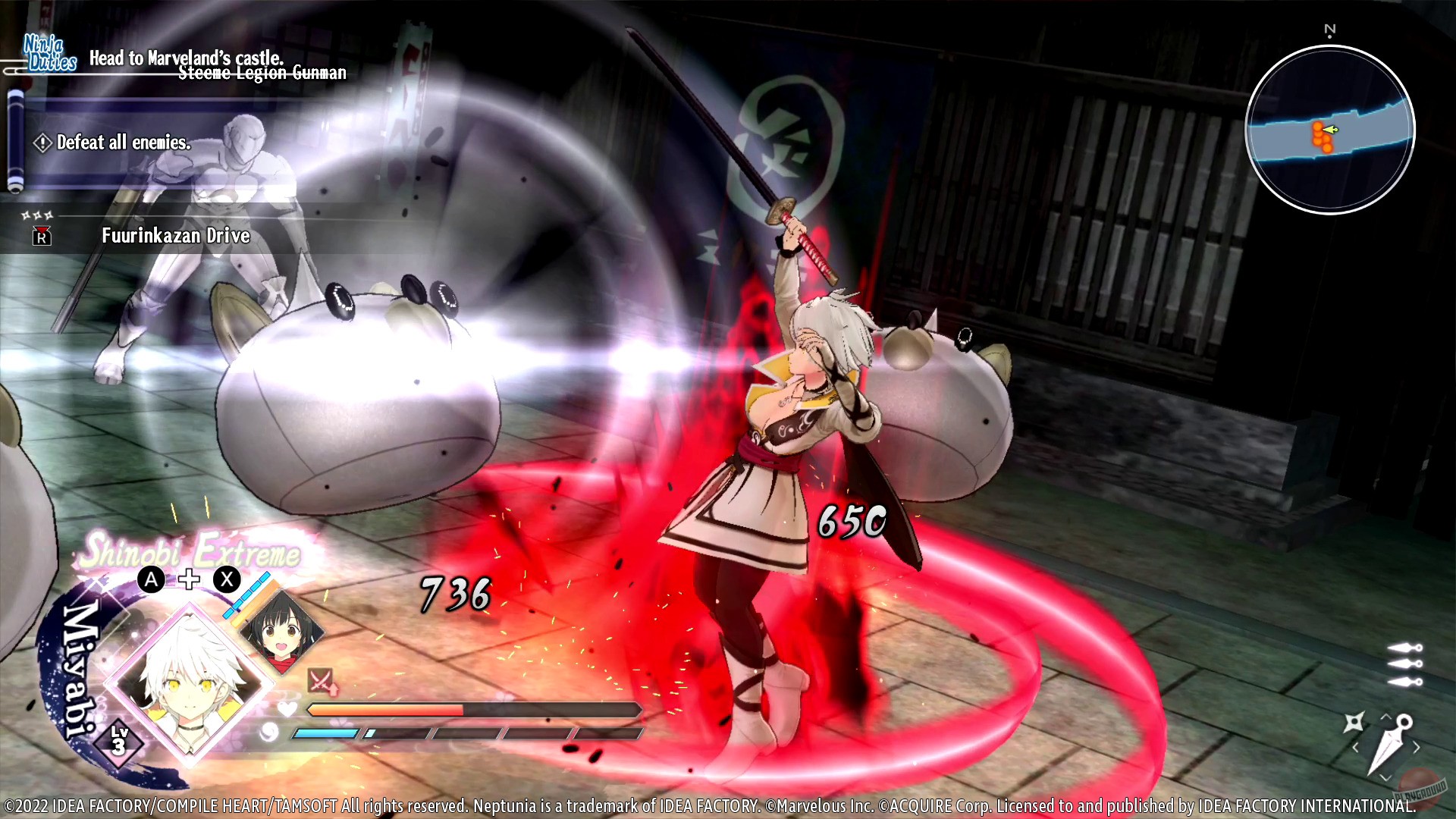The width and height of the screenshot is (1456, 819).
Task: Select the R button skill icon
Action: tap(42, 236)
